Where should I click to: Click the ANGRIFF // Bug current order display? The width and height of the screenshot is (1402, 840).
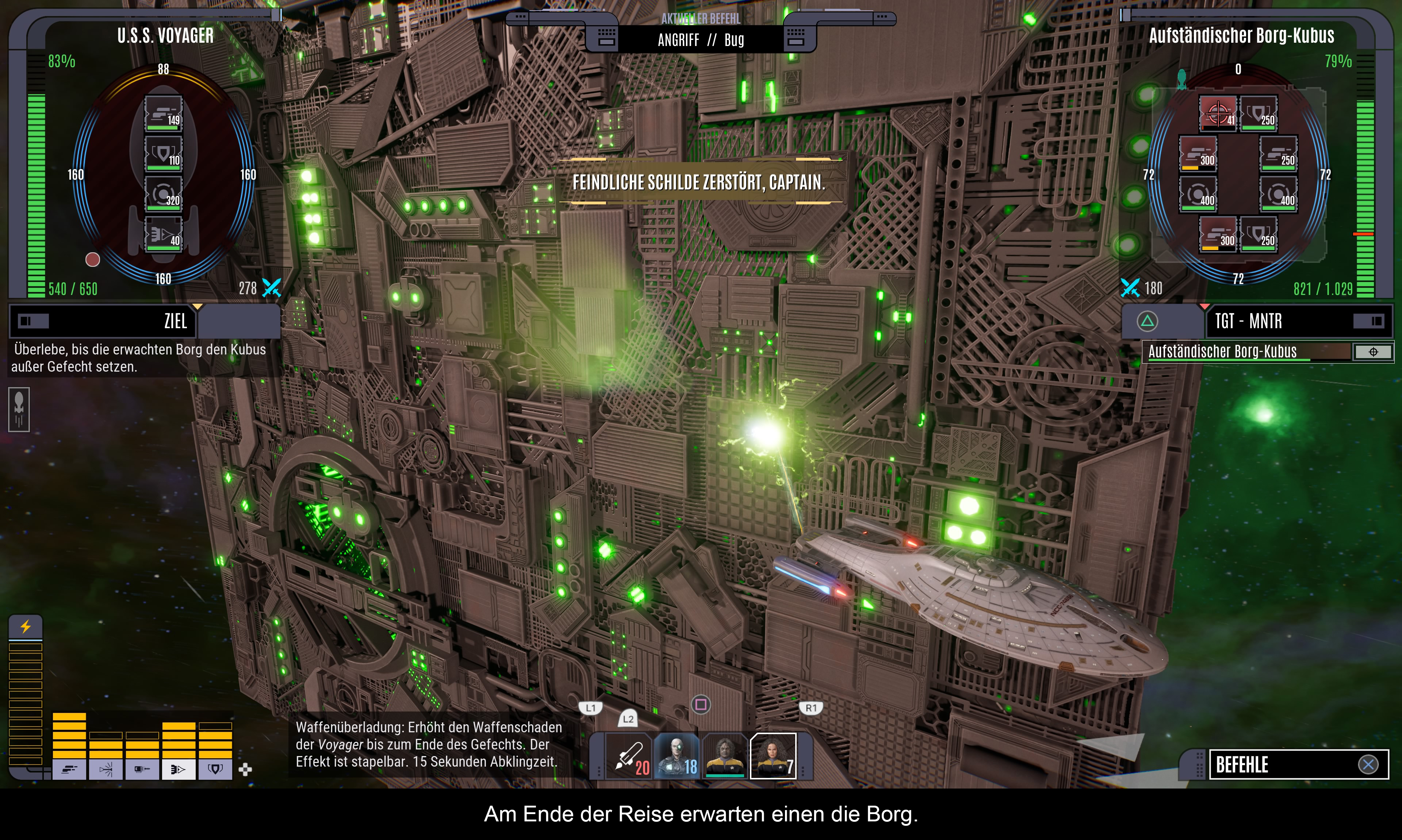point(701,40)
